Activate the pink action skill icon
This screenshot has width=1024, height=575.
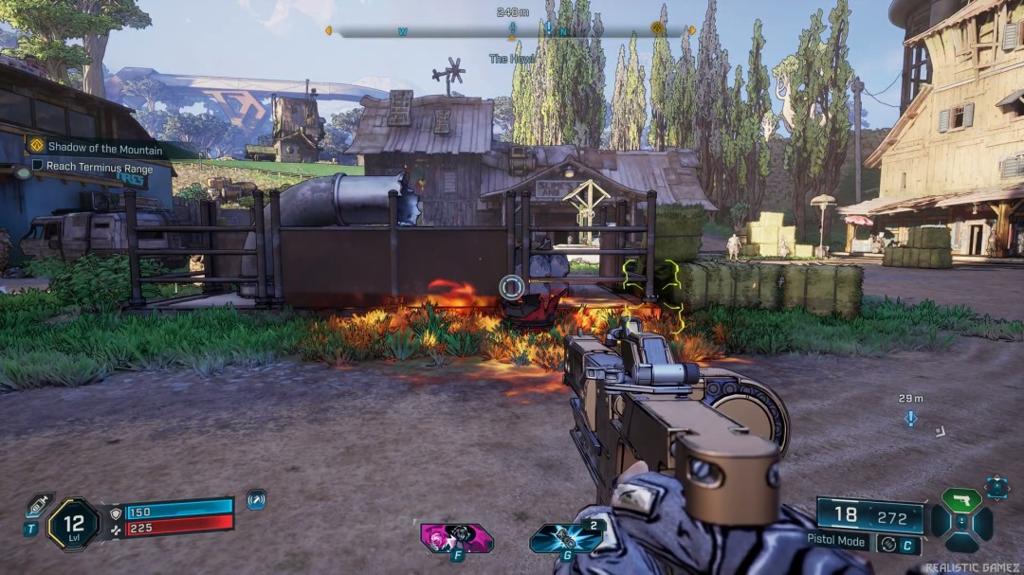pos(457,537)
